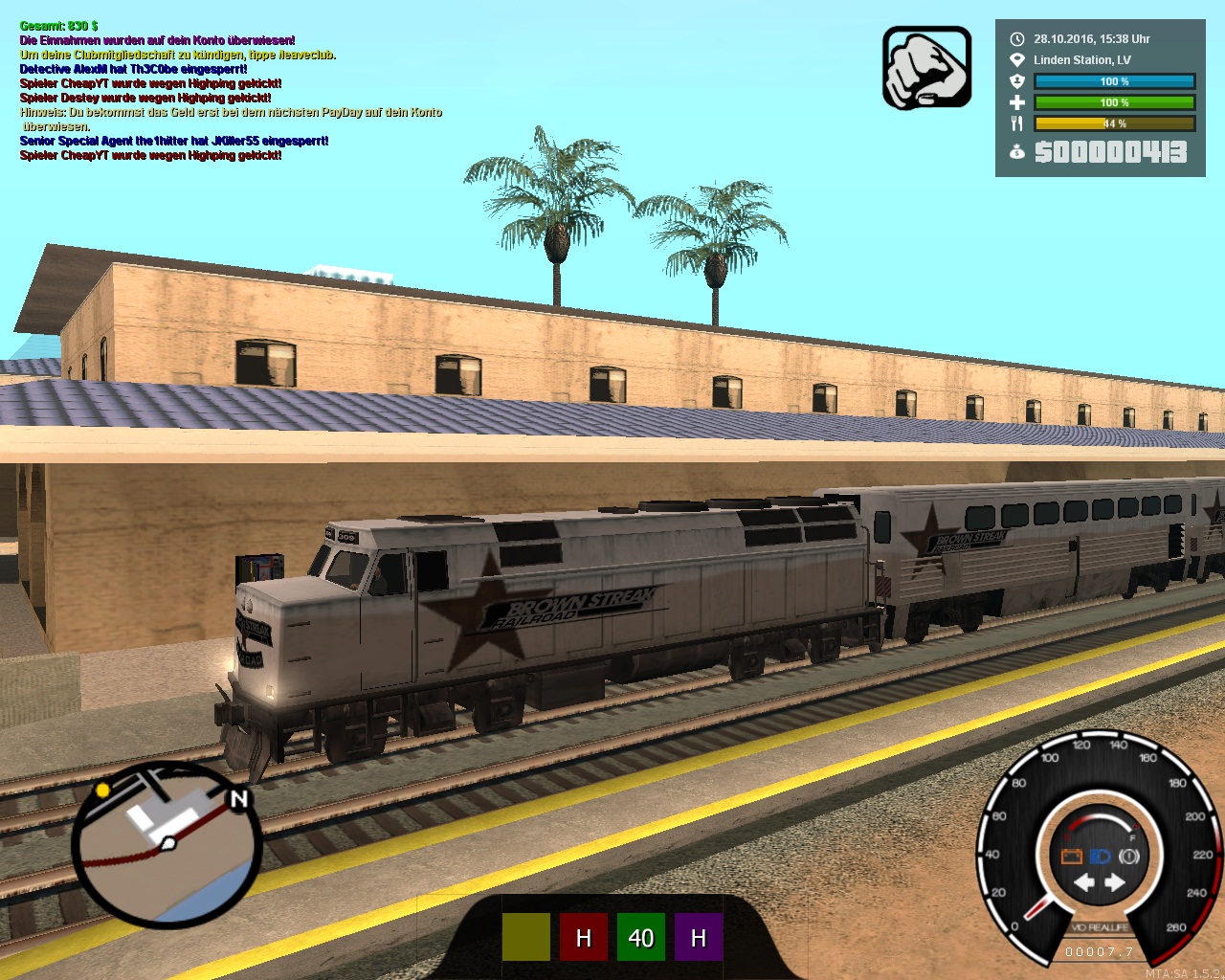Toggle the blue headlight indicator

tap(1101, 856)
